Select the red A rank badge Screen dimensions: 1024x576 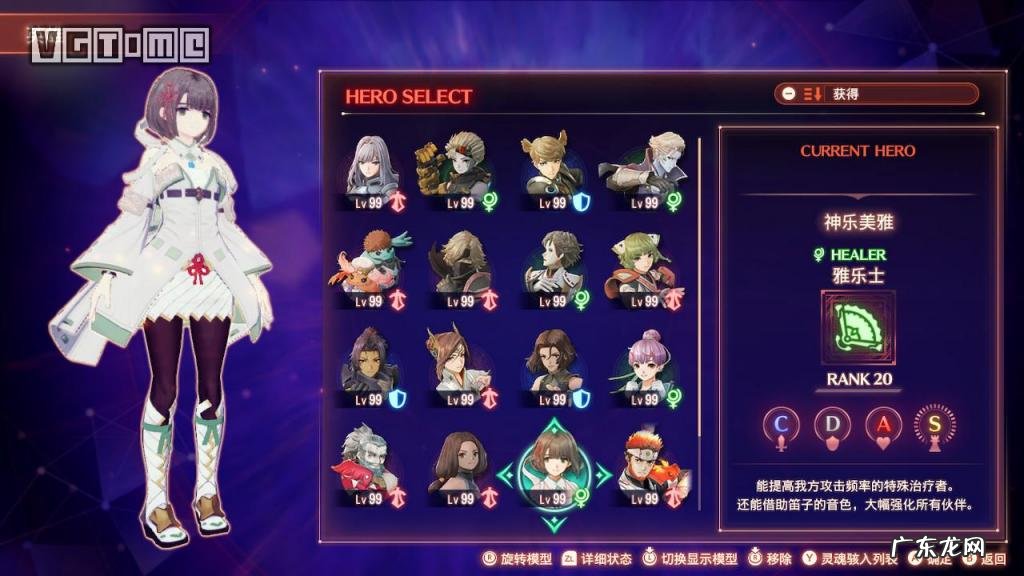(884, 424)
